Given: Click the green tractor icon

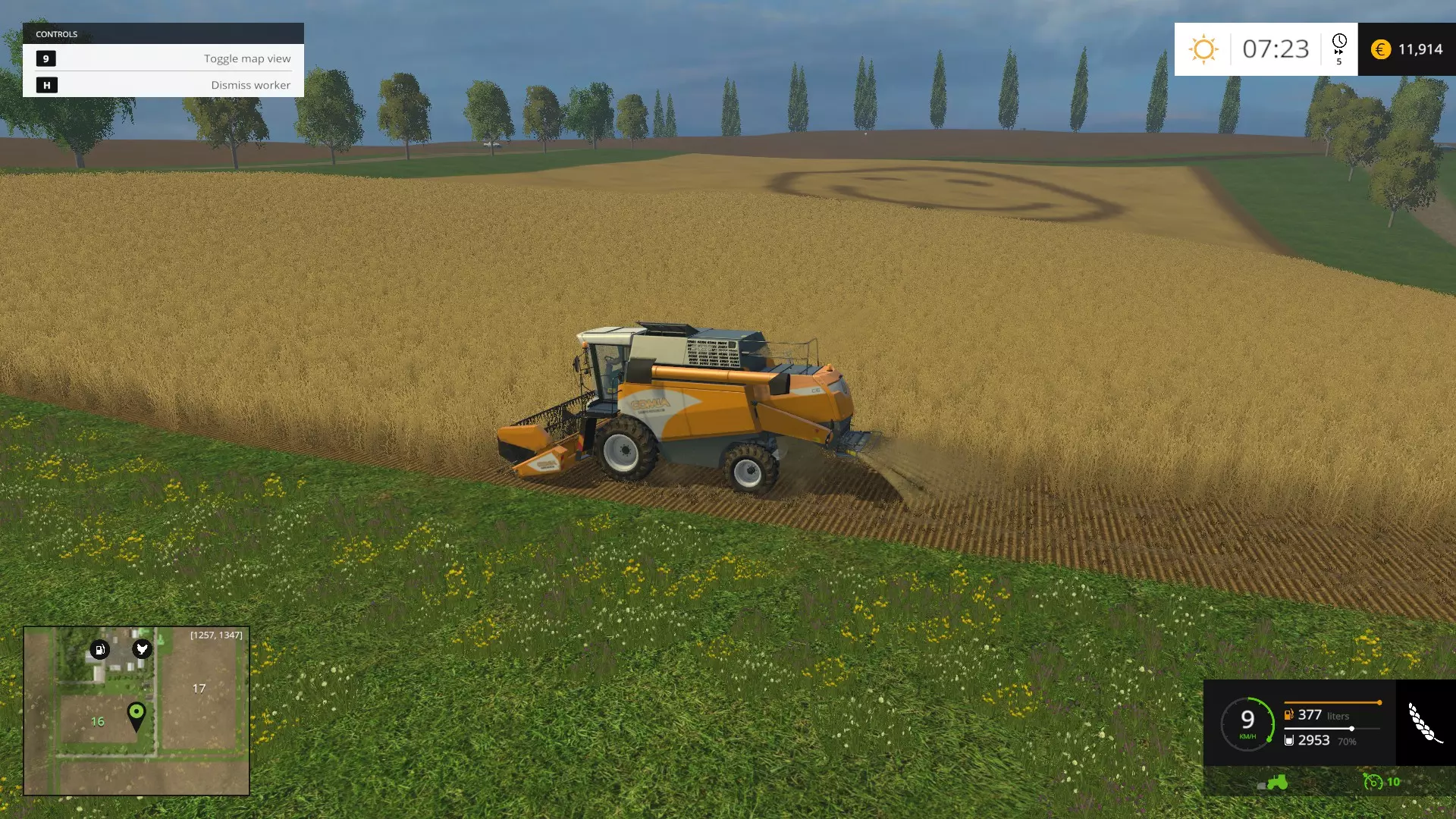Looking at the screenshot, I should pyautogui.click(x=1275, y=782).
